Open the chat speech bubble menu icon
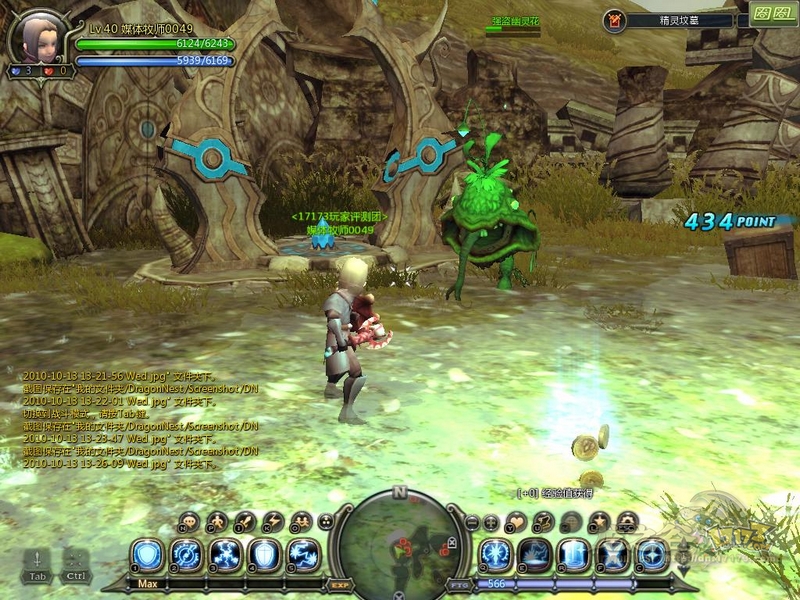The width and height of the screenshot is (800, 600). click(189, 522)
